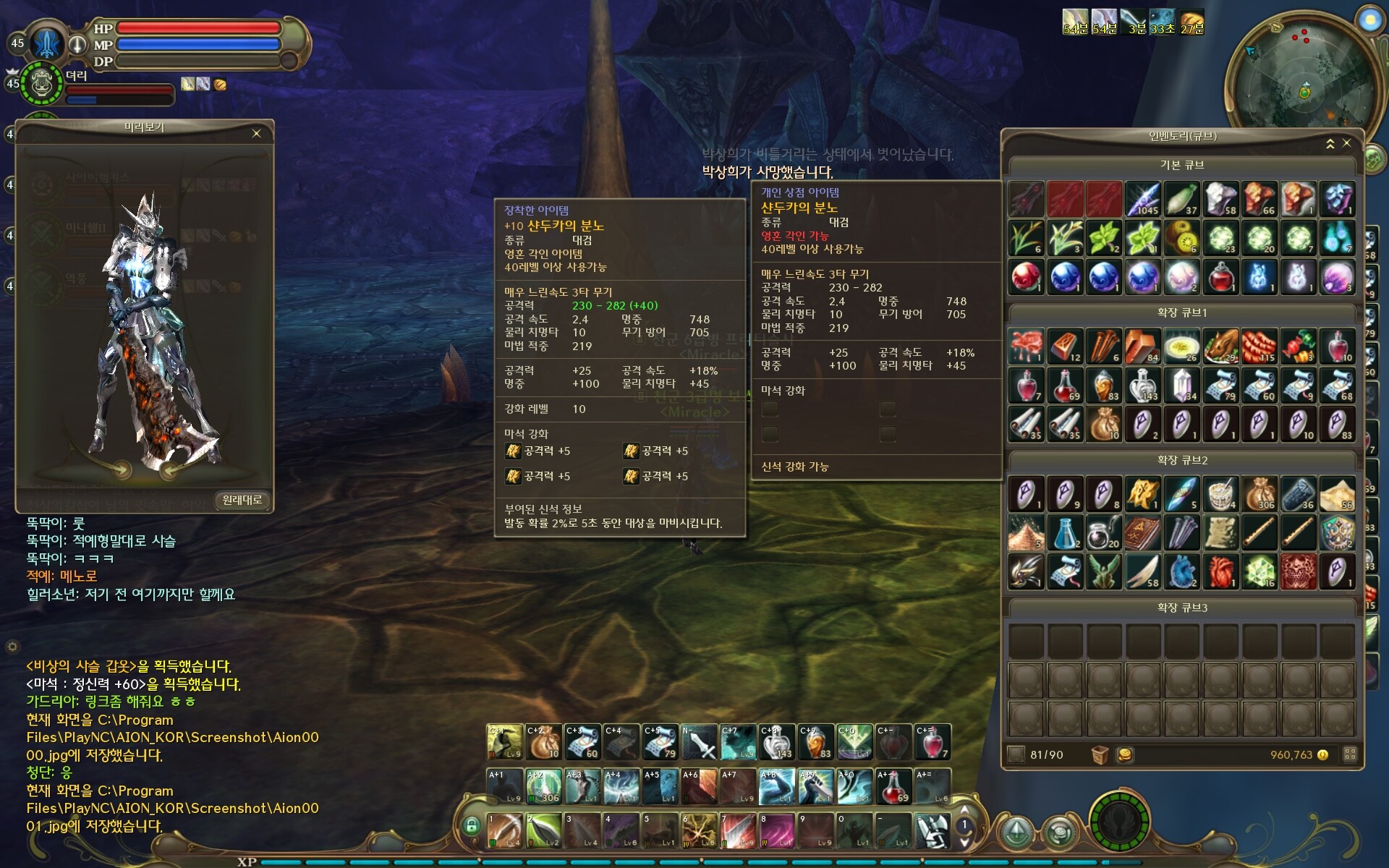1389x868 pixels.
Task: Click the 원래대로 reset button
Action: (242, 500)
